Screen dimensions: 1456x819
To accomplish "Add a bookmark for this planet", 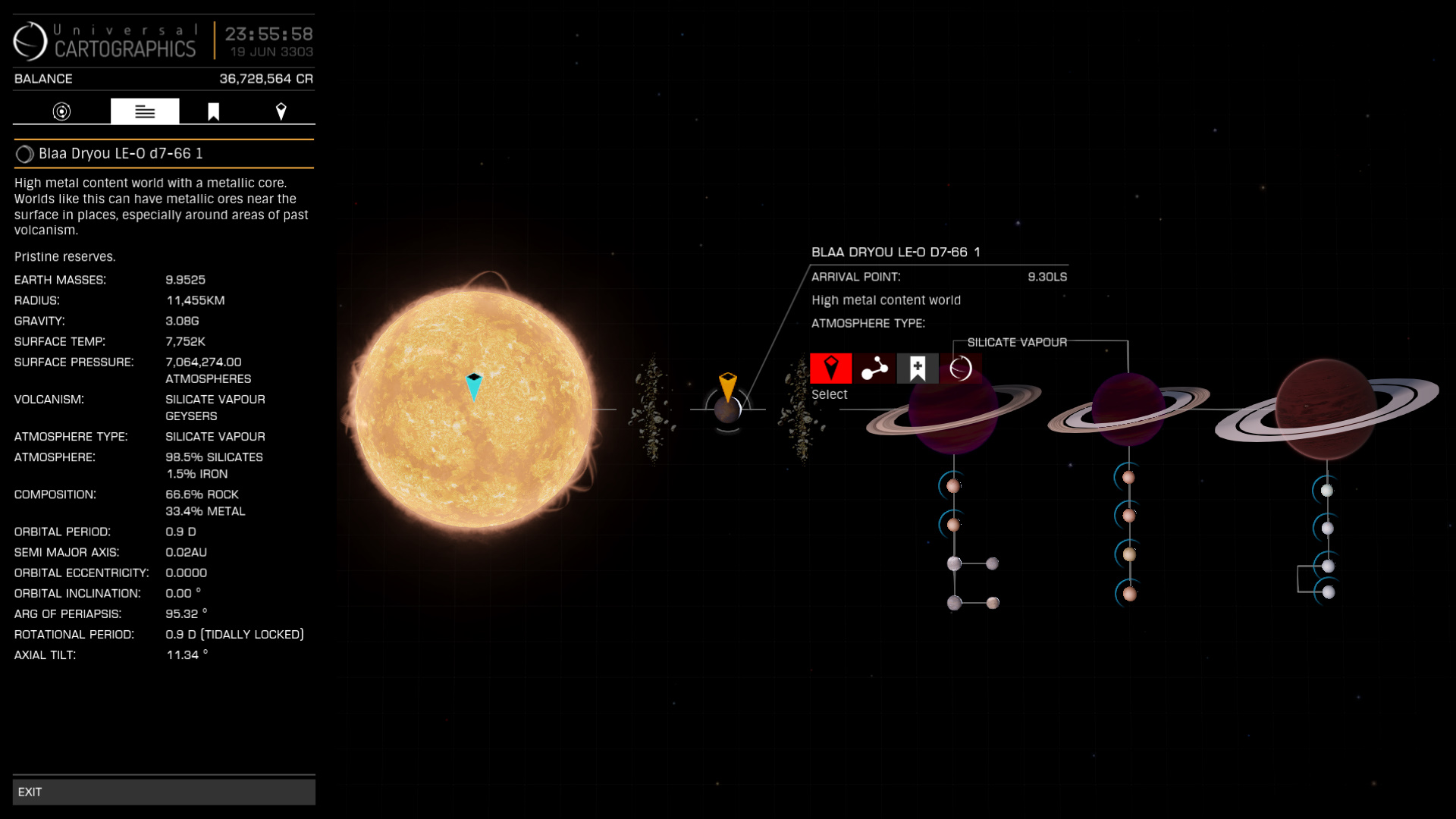I will (918, 369).
